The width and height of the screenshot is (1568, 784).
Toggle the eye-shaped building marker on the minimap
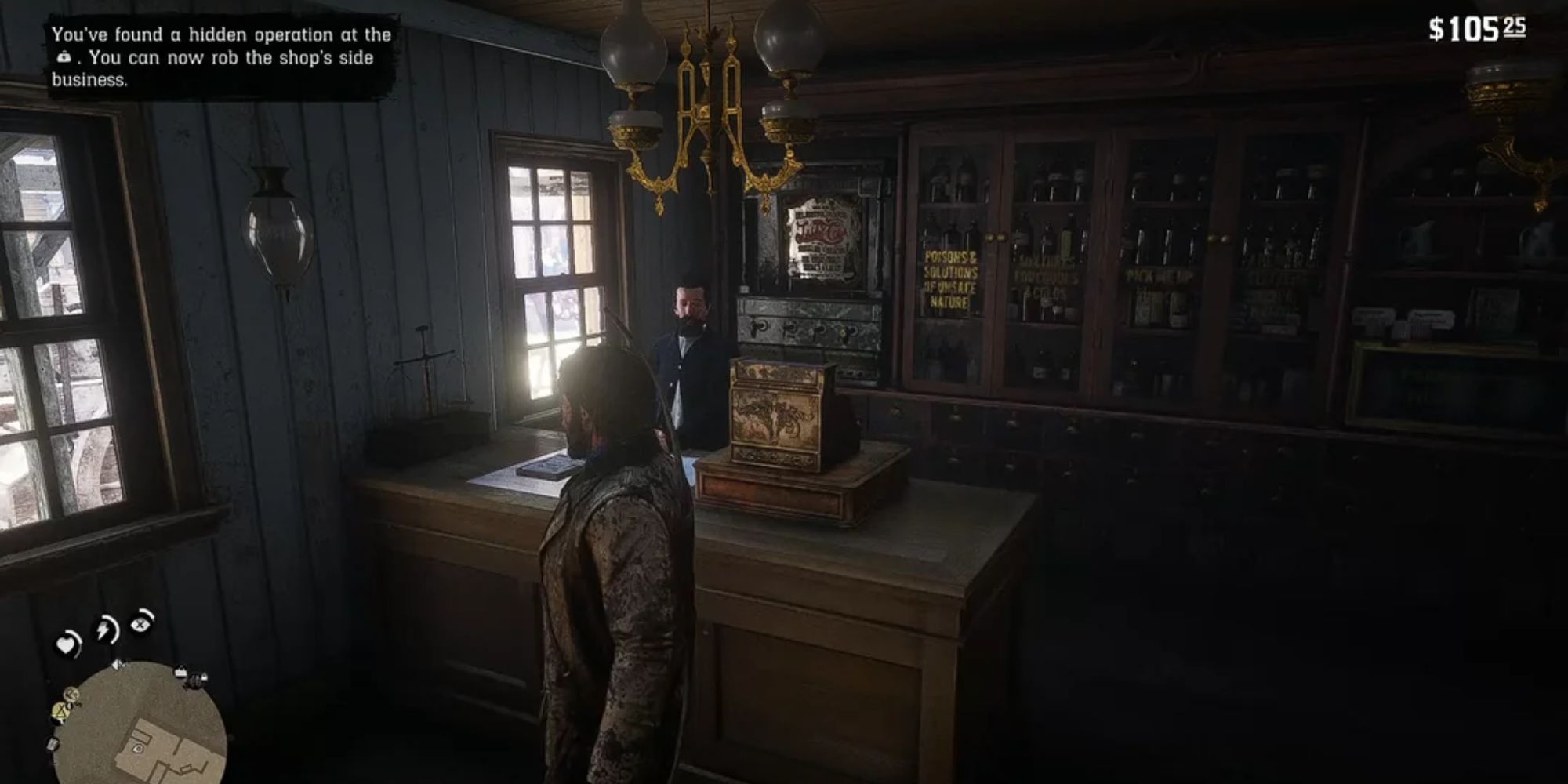(138, 749)
